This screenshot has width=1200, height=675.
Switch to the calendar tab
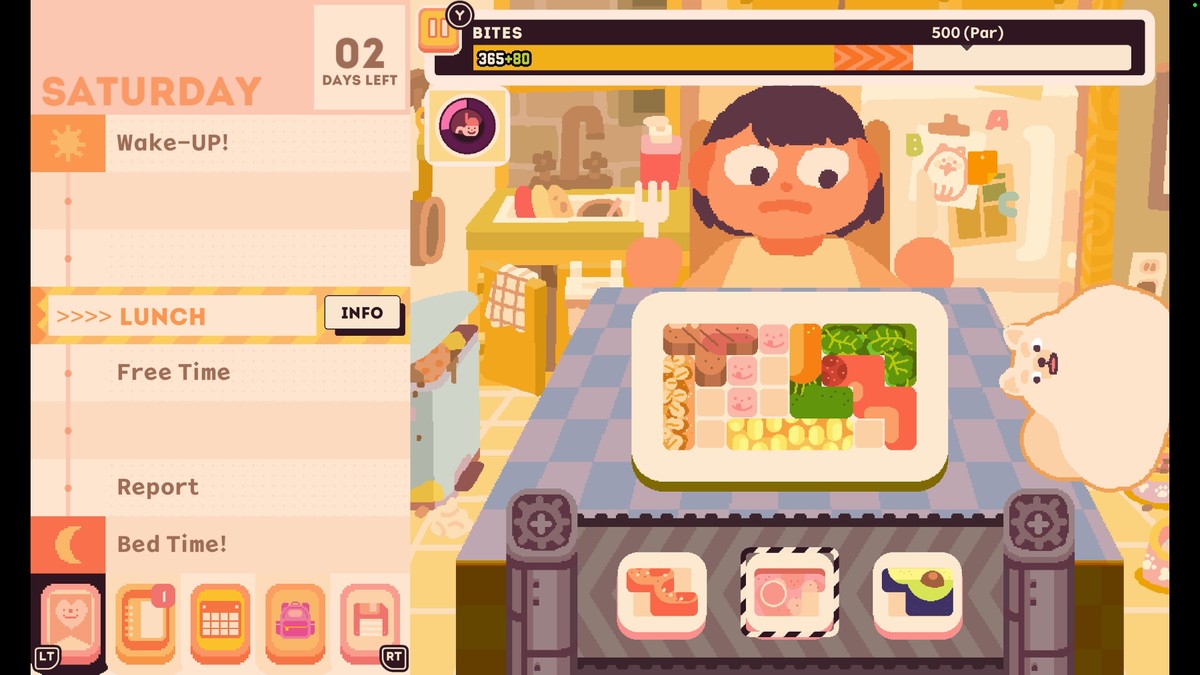[220, 623]
